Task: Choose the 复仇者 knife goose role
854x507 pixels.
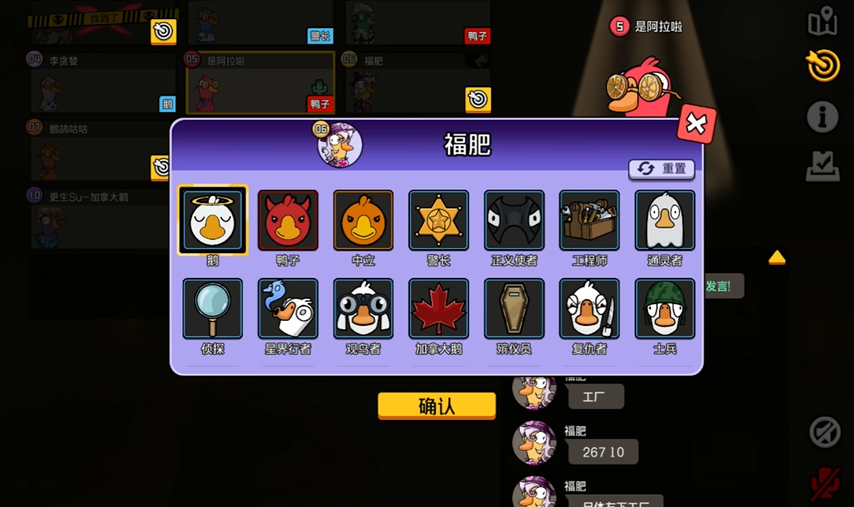Action: click(x=589, y=309)
